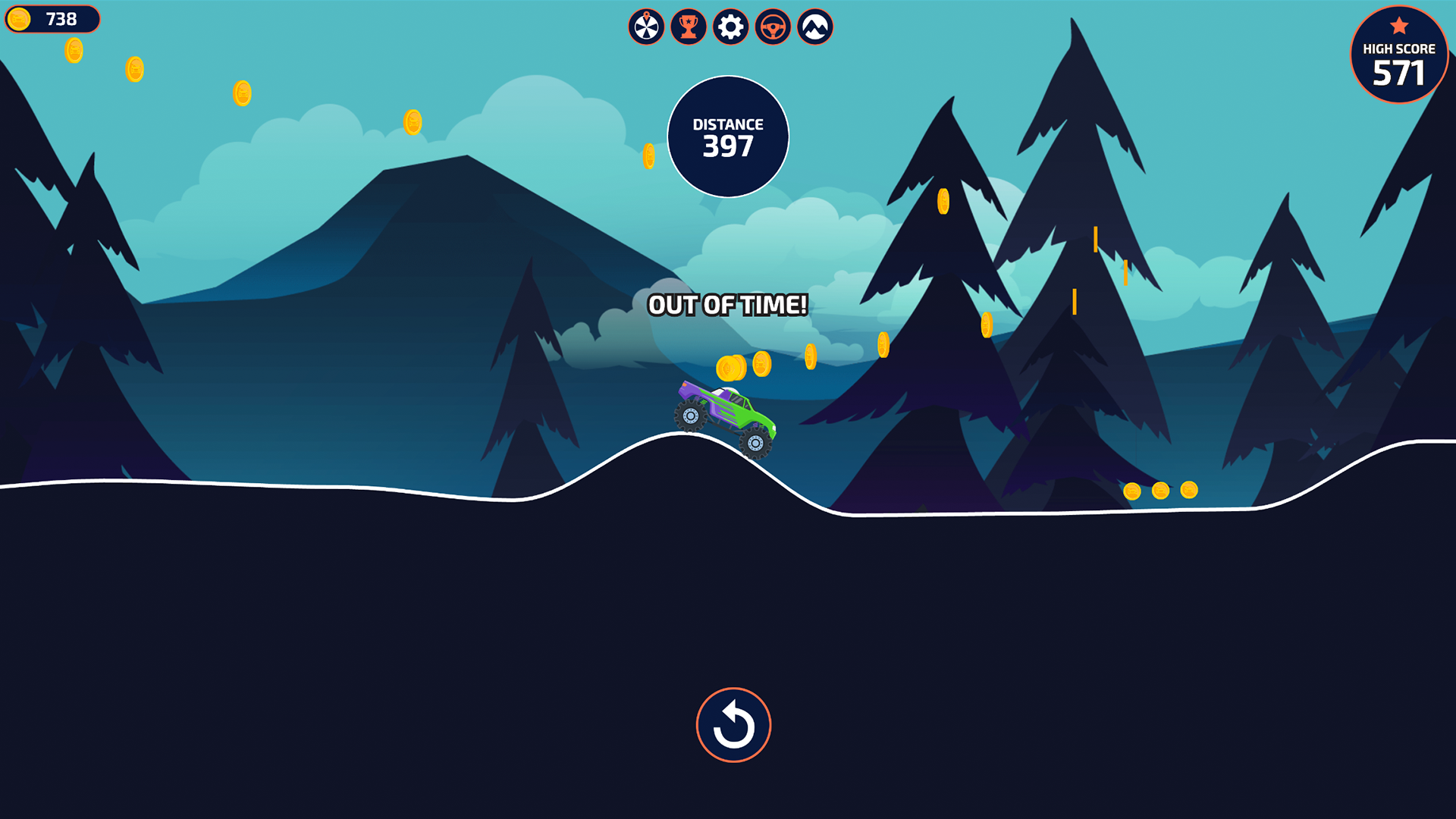Tap the coin icon in the currency counter
This screenshot has height=819, width=1456.
click(x=19, y=20)
